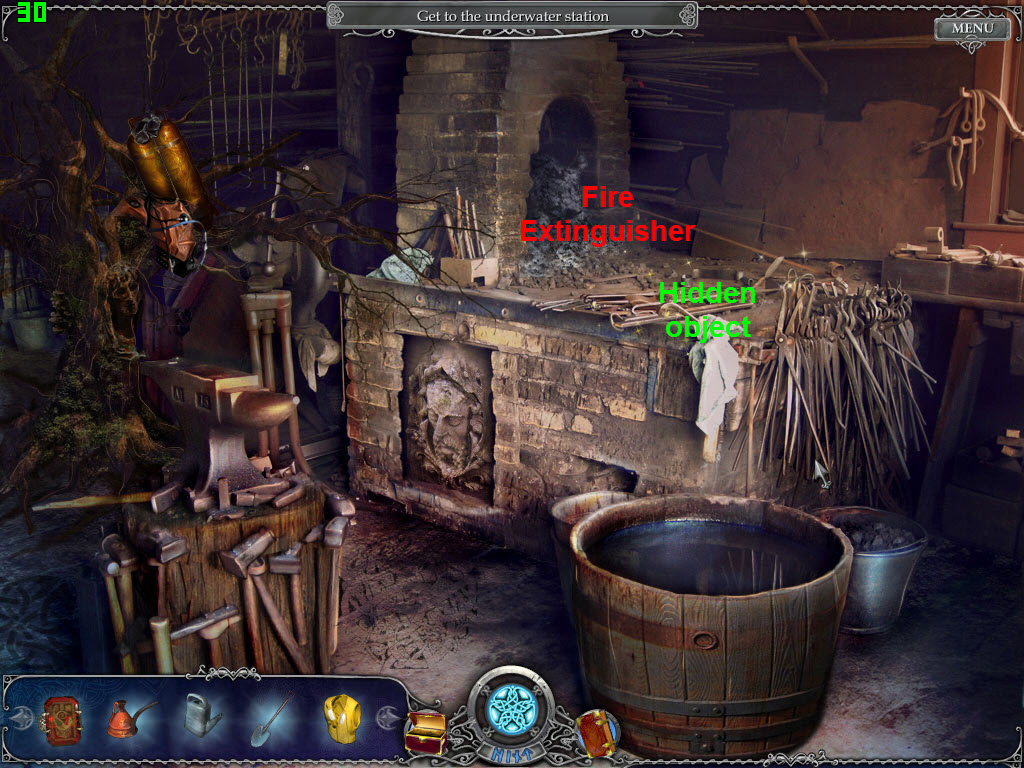Click the objective banner about underwater station
This screenshot has height=768, width=1024.
(x=512, y=16)
